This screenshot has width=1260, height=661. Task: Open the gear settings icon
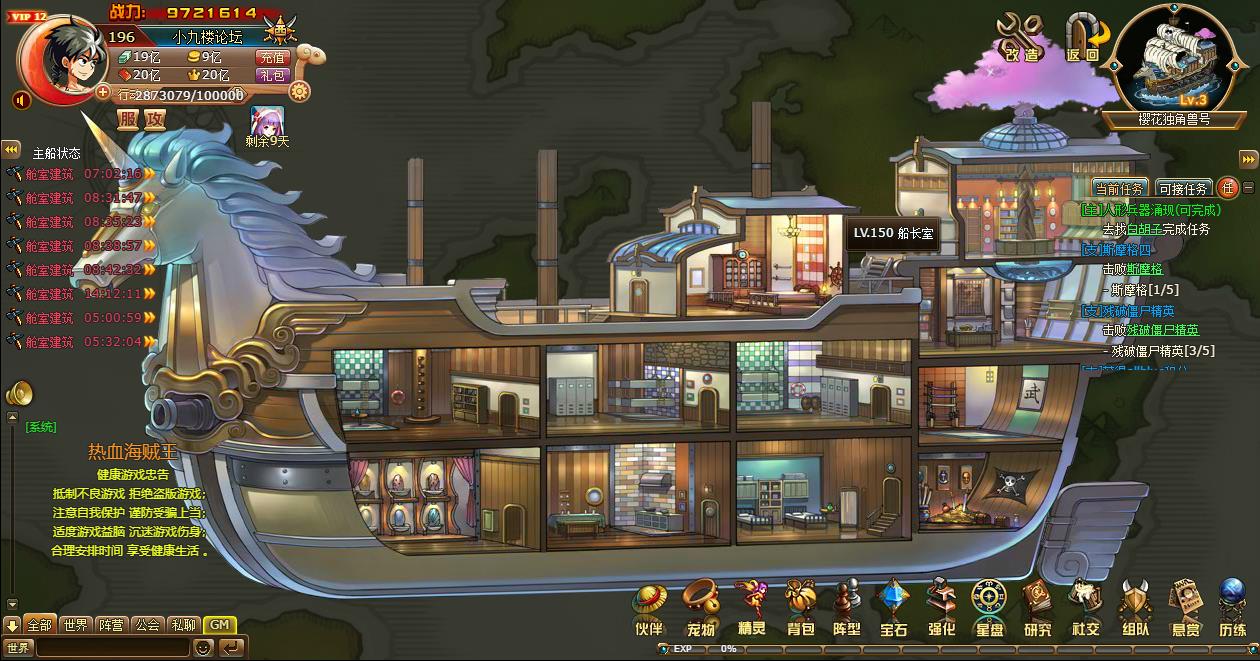[299, 92]
